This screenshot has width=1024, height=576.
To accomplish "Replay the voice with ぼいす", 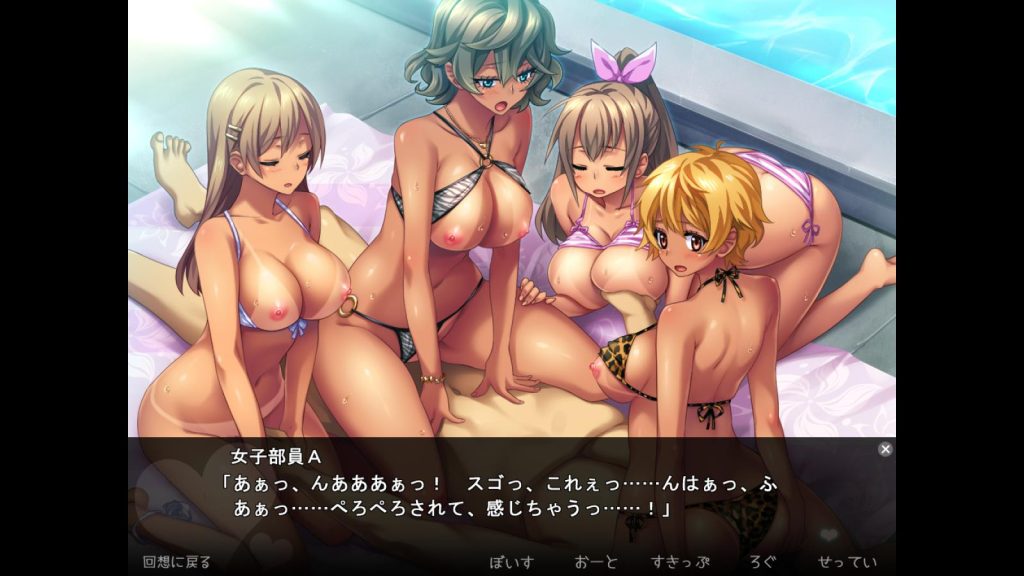I will pos(513,561).
